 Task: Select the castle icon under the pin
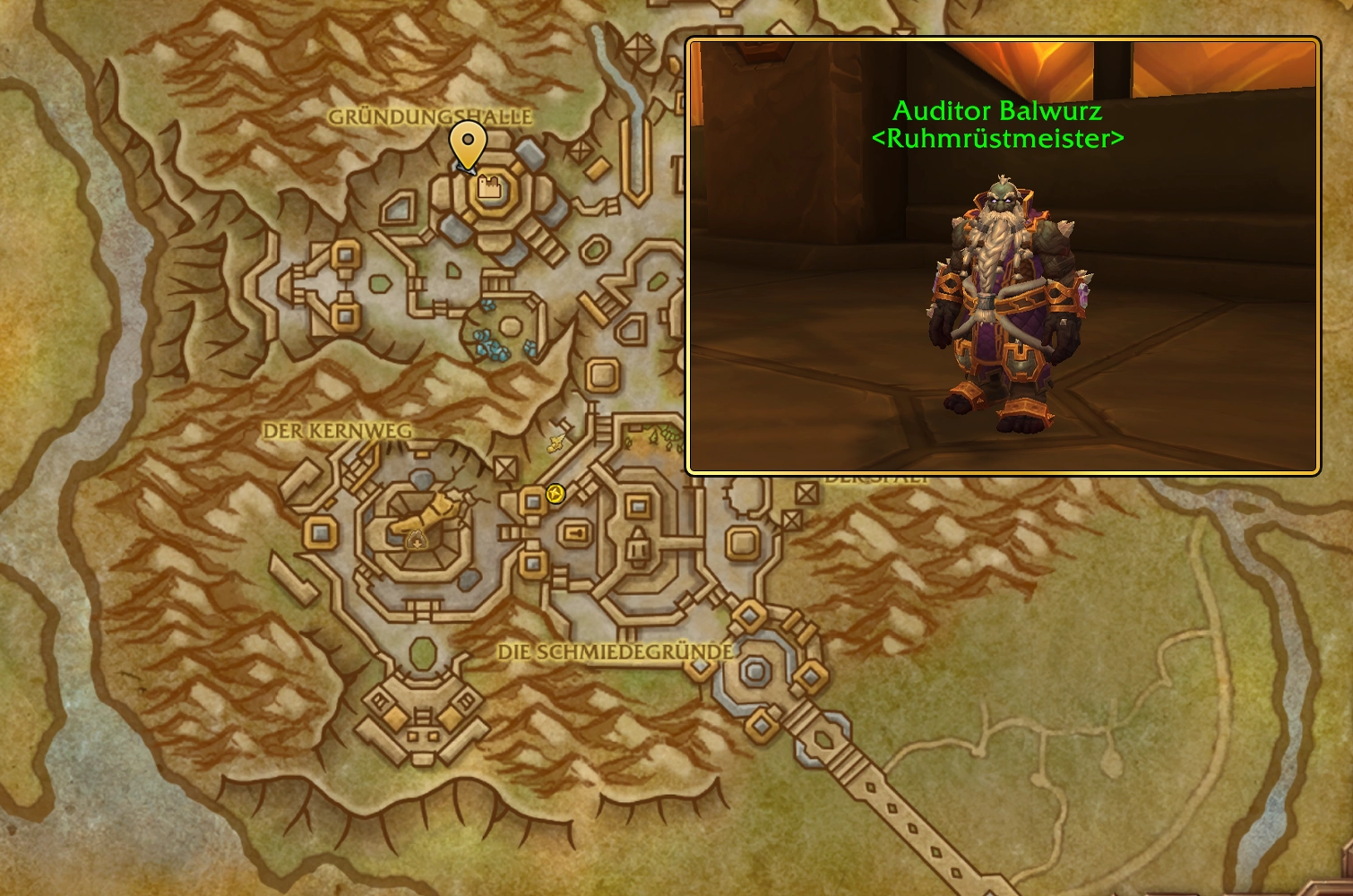pyautogui.click(x=488, y=186)
